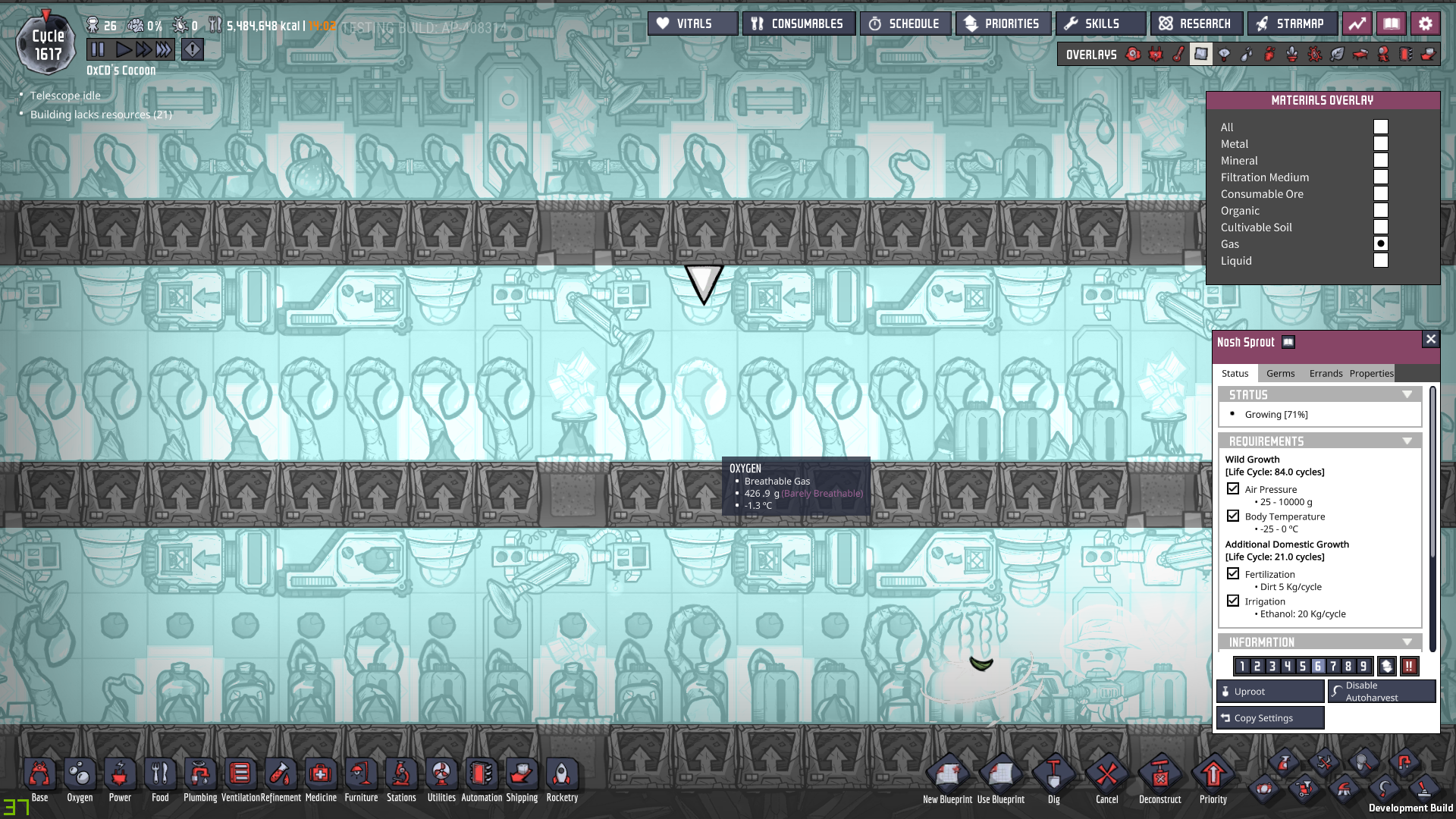Screen dimensions: 1456x819
Task: Select the Temperature overlay thermometer icon
Action: [1180, 54]
